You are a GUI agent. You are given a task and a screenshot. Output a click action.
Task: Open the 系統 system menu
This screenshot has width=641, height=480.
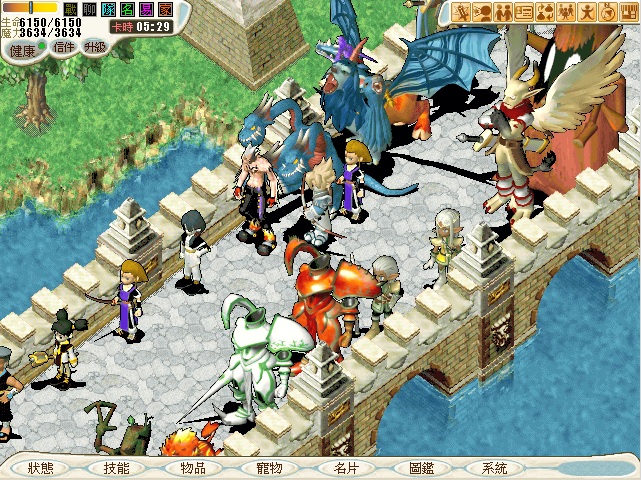(x=495, y=467)
